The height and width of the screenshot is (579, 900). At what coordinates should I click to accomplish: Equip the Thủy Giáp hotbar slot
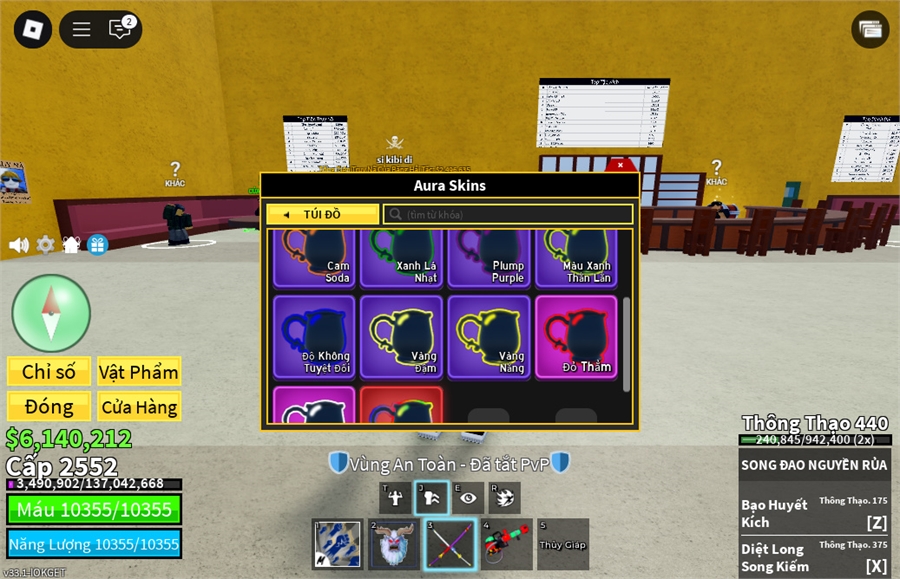562,545
